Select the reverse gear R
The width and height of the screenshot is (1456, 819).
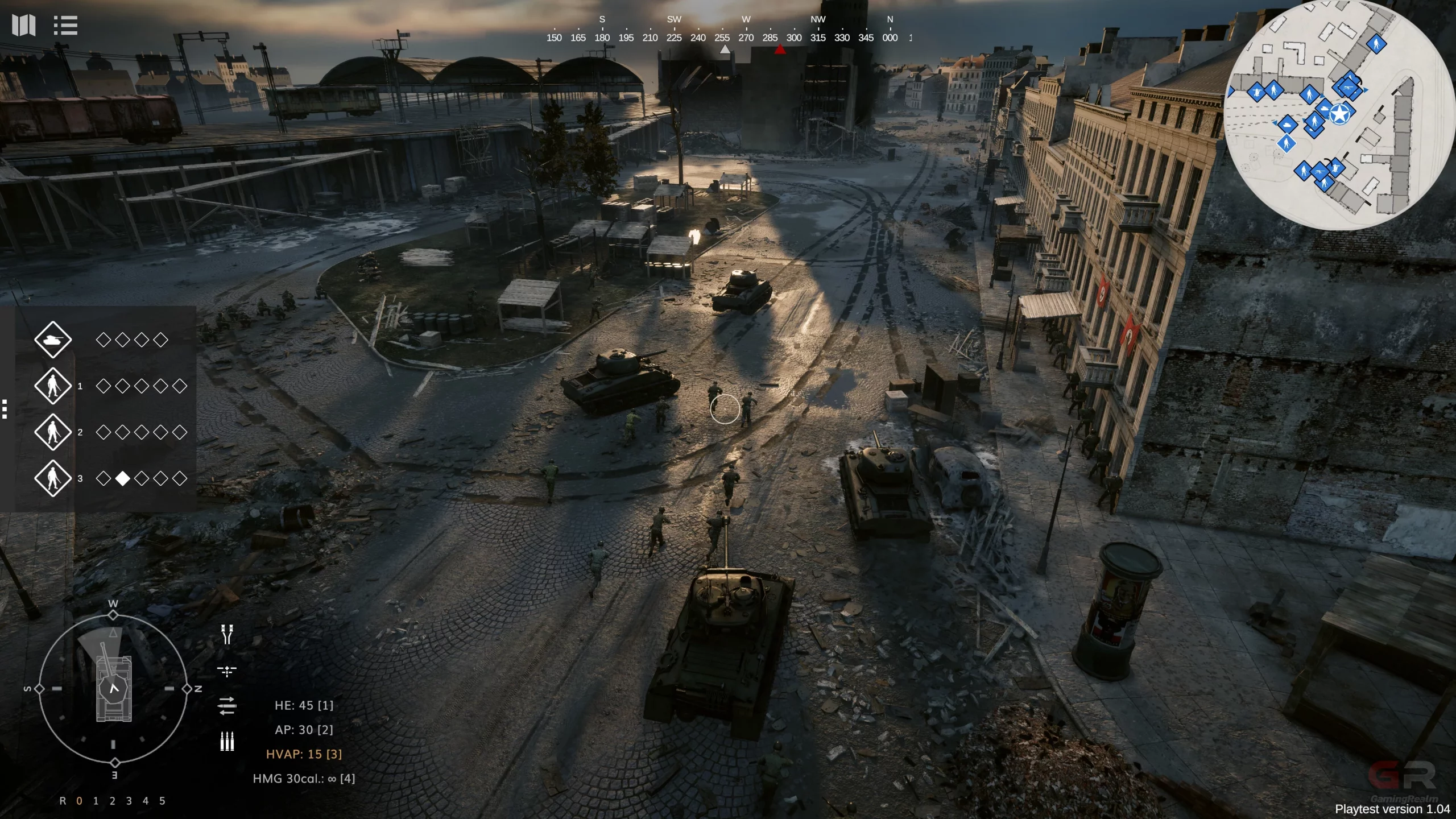pyautogui.click(x=63, y=801)
